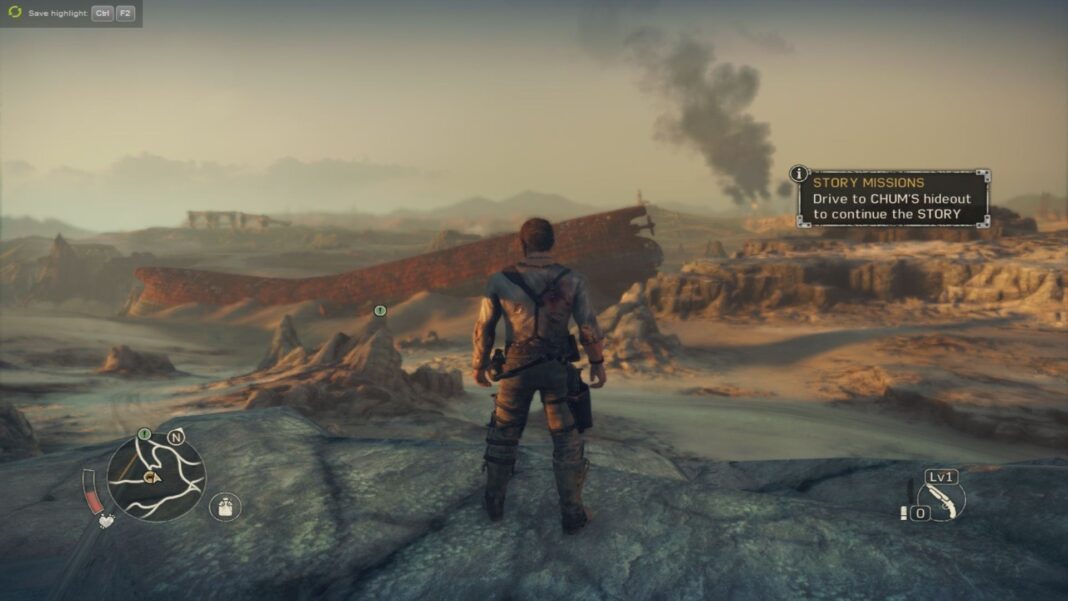Select the water canteen icon
Image resolution: width=1068 pixels, height=601 pixels.
226,506
